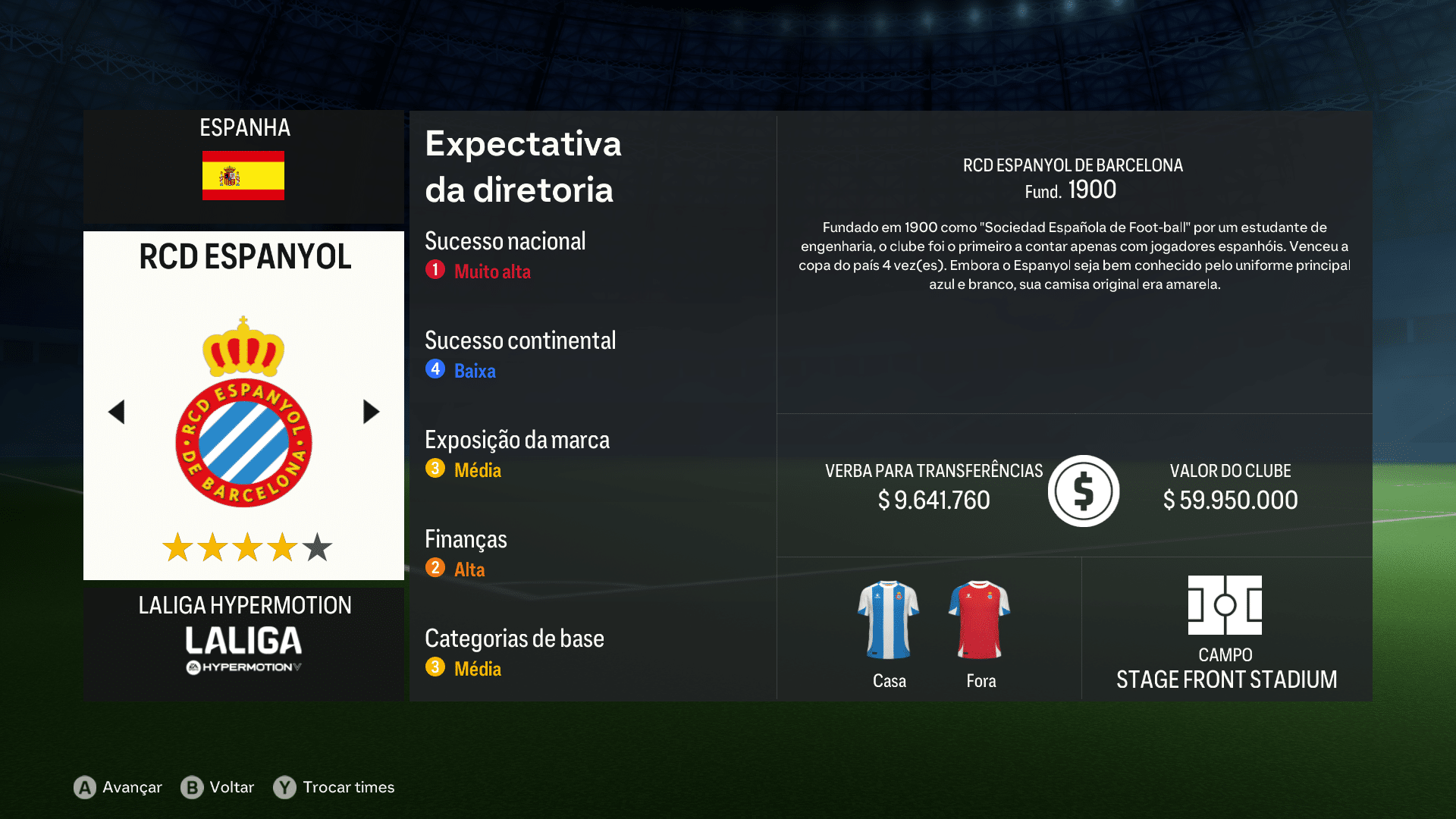Click the Spain flag
The width and height of the screenshot is (1456, 819).
point(243,176)
